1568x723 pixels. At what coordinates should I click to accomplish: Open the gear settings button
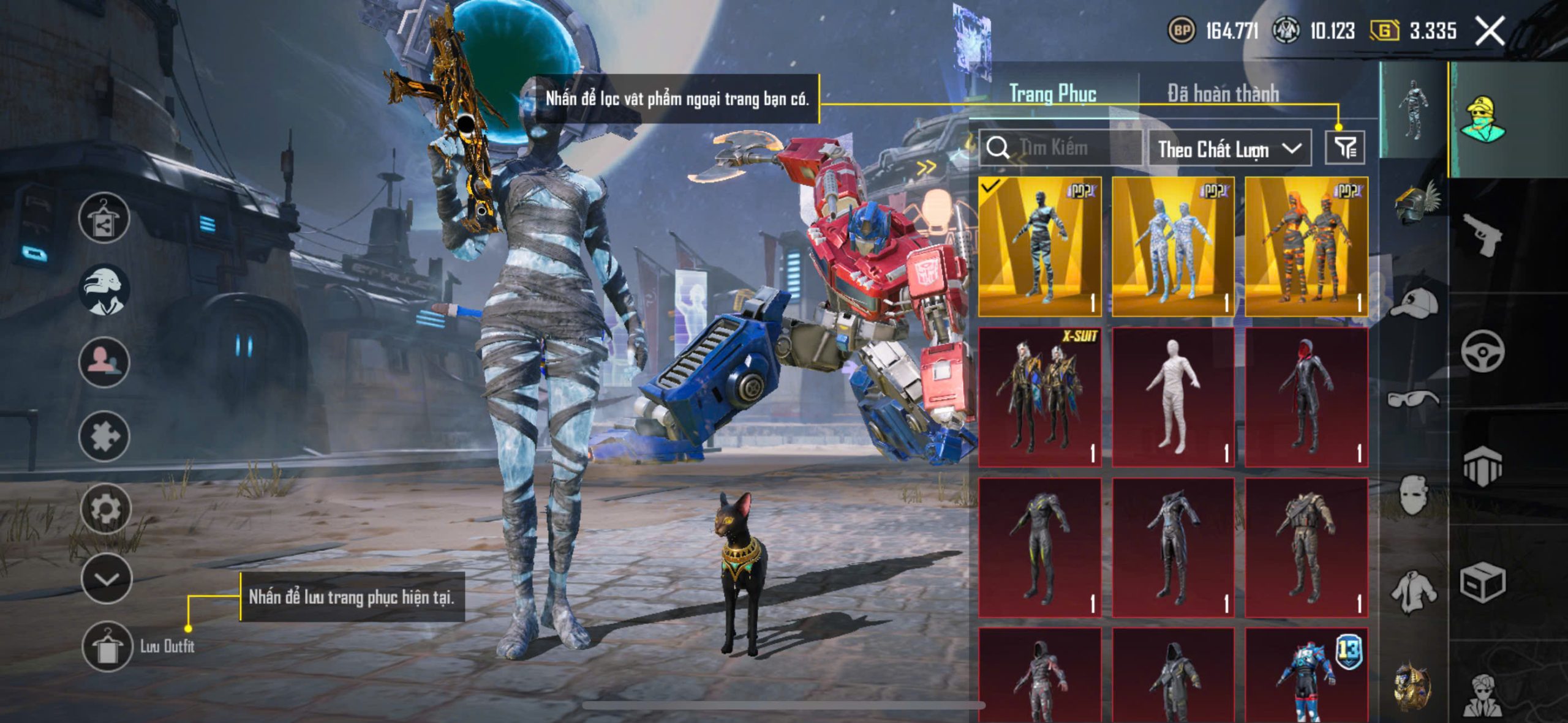(x=105, y=508)
